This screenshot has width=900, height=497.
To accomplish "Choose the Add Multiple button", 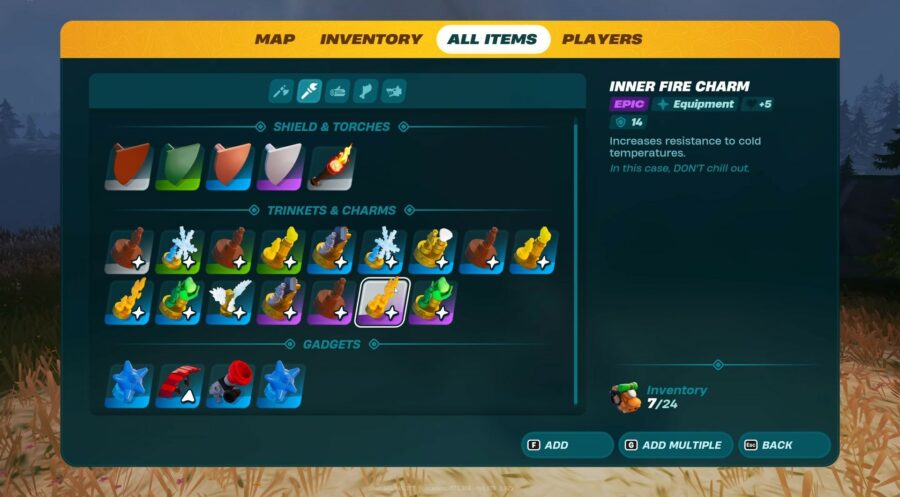I will 675,445.
